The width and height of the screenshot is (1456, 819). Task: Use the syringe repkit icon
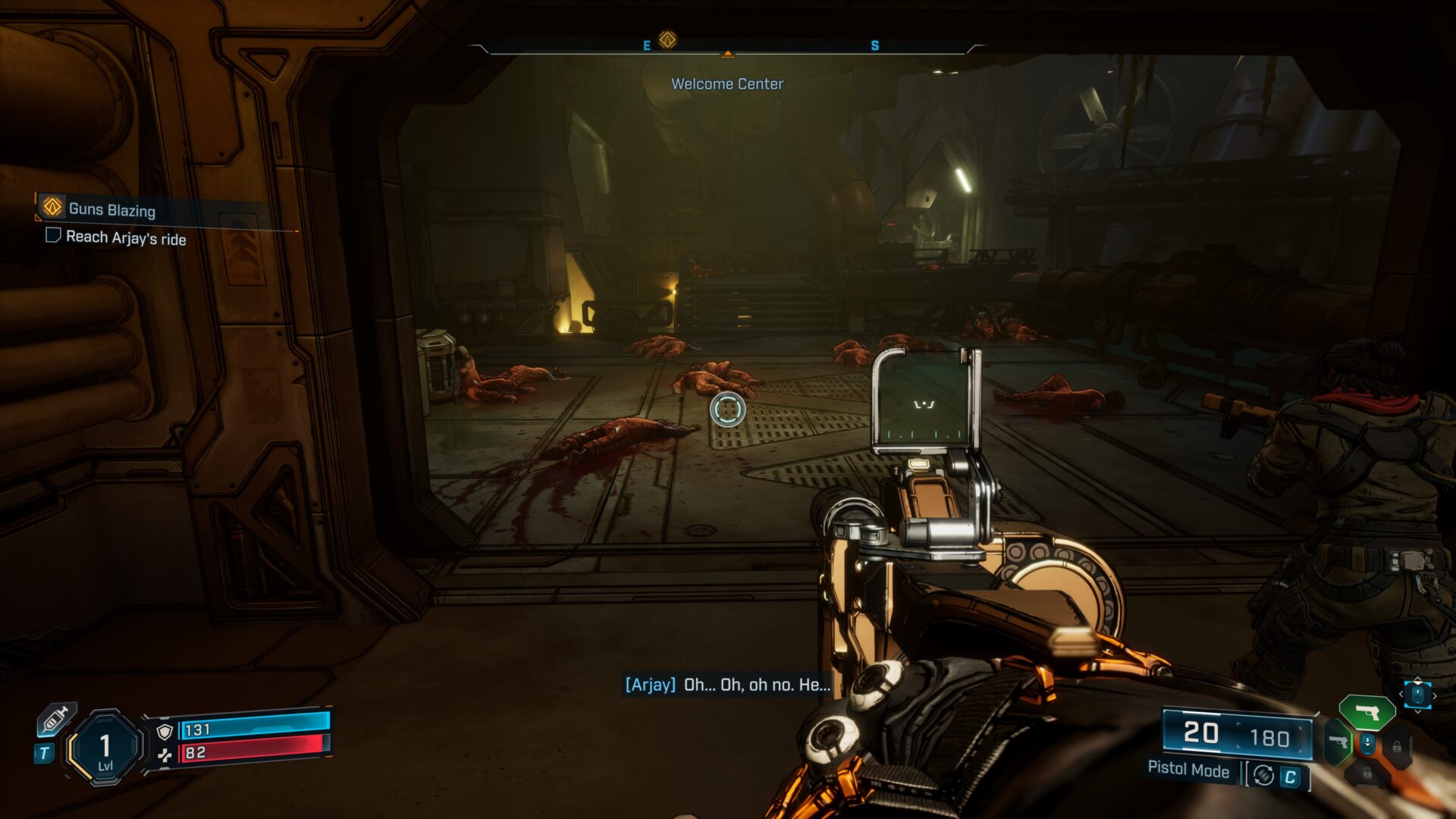56,719
